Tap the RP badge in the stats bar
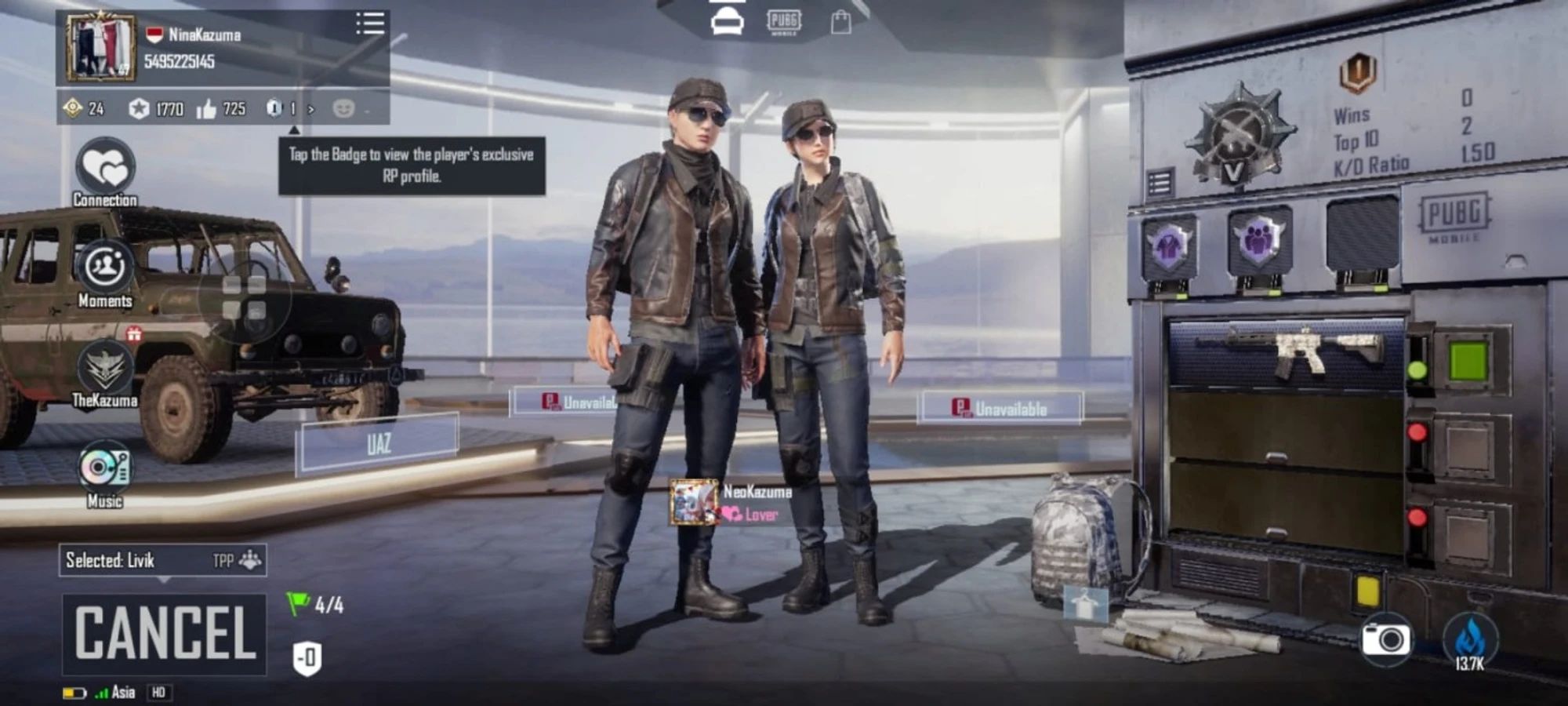Viewport: 1568px width, 706px height. point(274,108)
